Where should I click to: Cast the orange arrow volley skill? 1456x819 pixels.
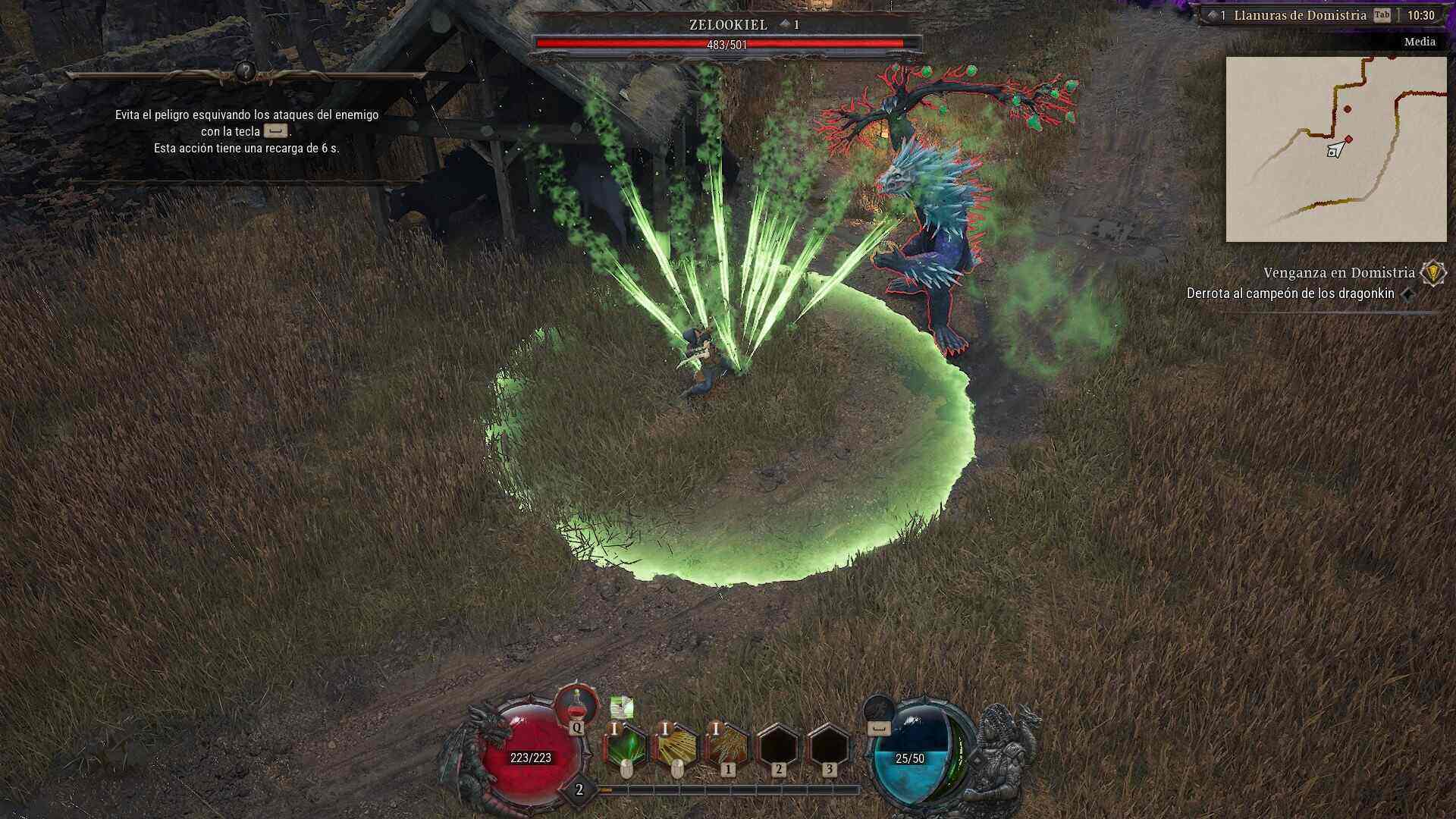tap(727, 747)
